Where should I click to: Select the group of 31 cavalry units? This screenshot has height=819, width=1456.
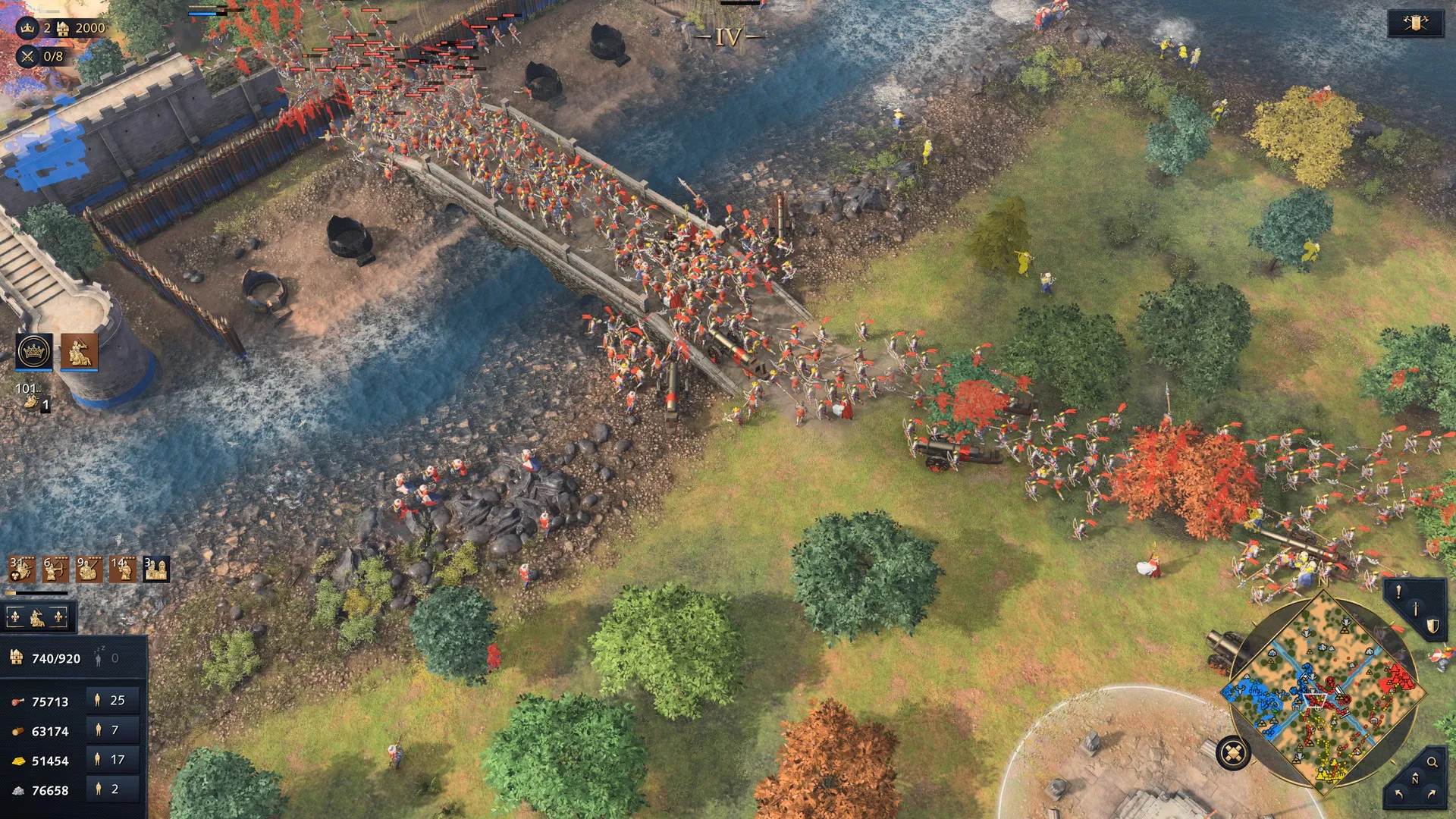[21, 569]
